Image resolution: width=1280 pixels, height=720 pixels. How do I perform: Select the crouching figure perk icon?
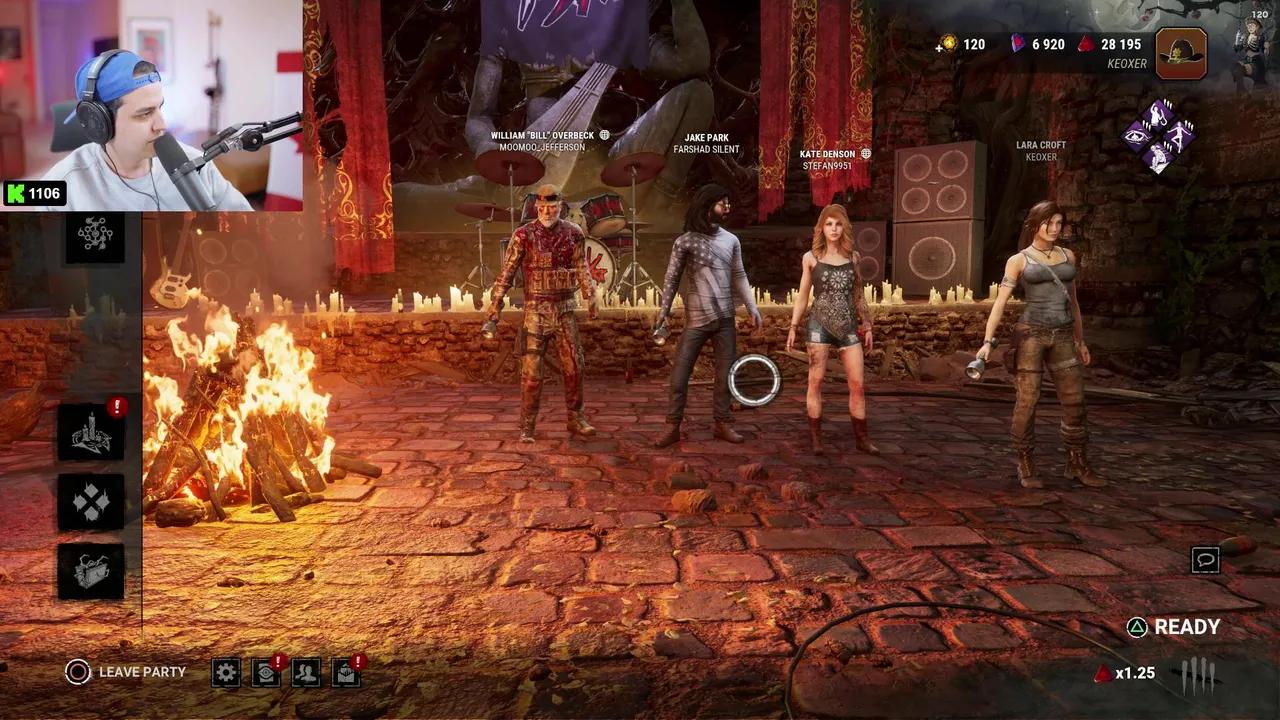coord(1160,158)
